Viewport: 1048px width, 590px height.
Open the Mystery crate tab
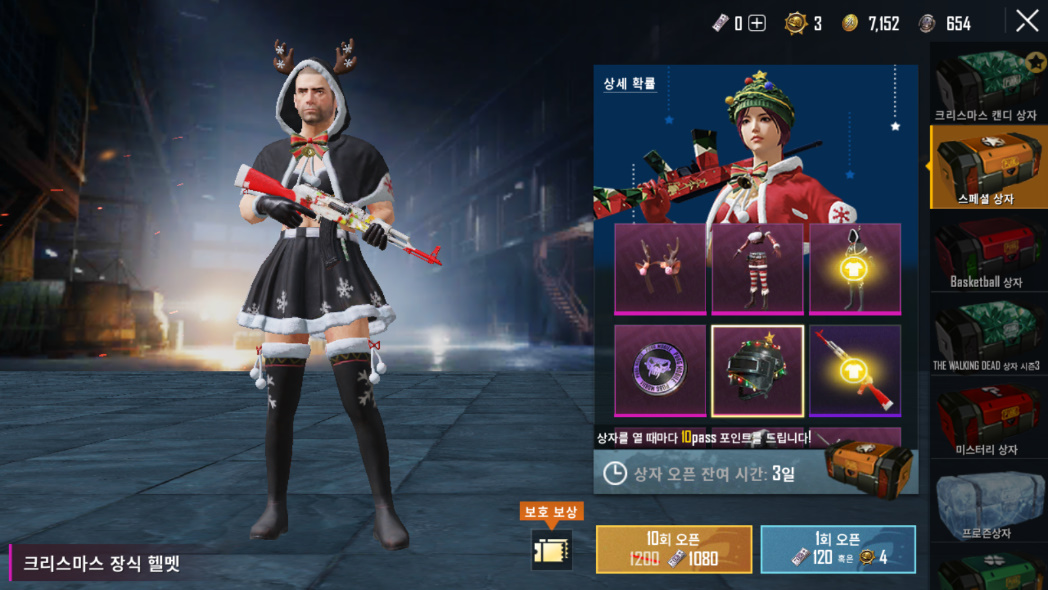(988, 420)
